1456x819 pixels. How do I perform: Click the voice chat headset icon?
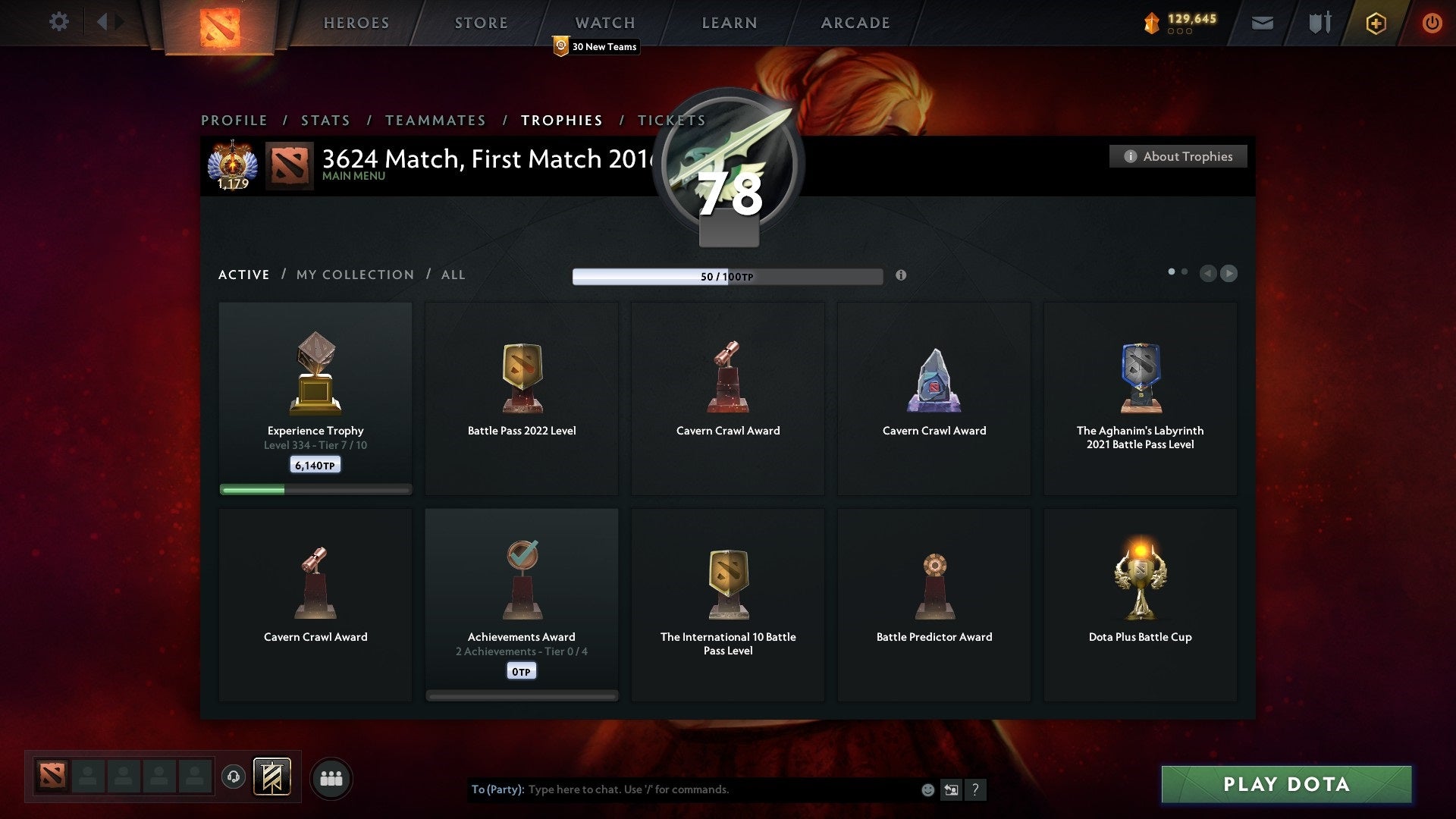click(234, 777)
